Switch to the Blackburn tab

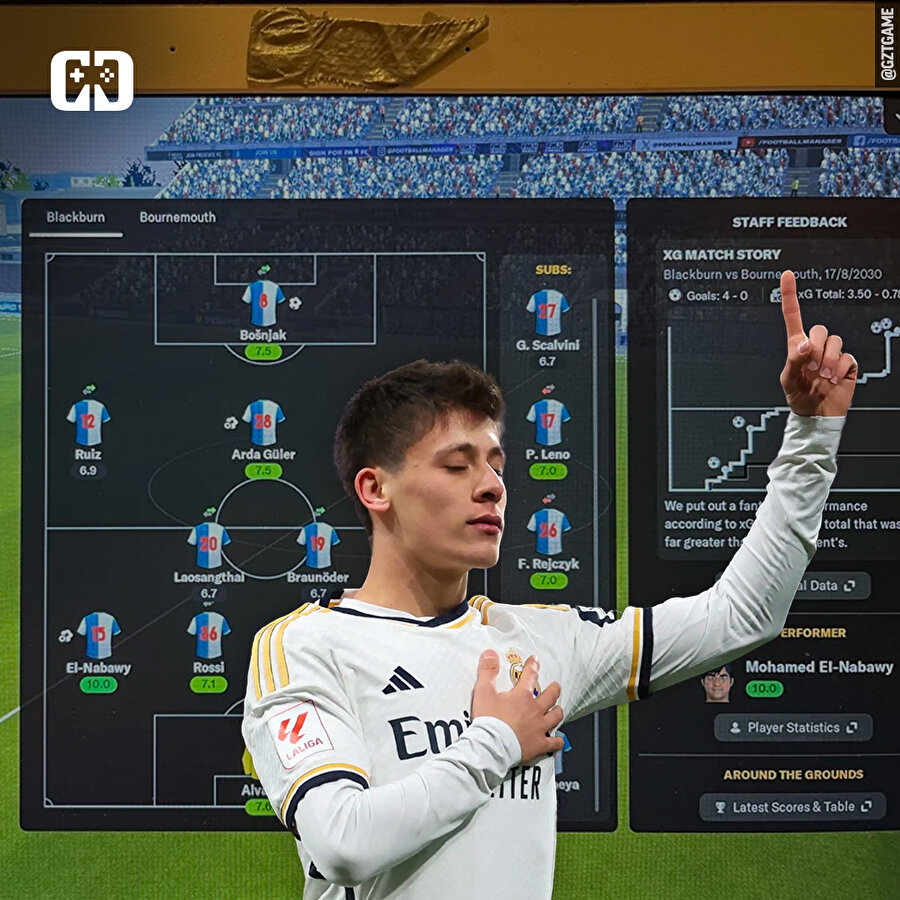point(75,217)
